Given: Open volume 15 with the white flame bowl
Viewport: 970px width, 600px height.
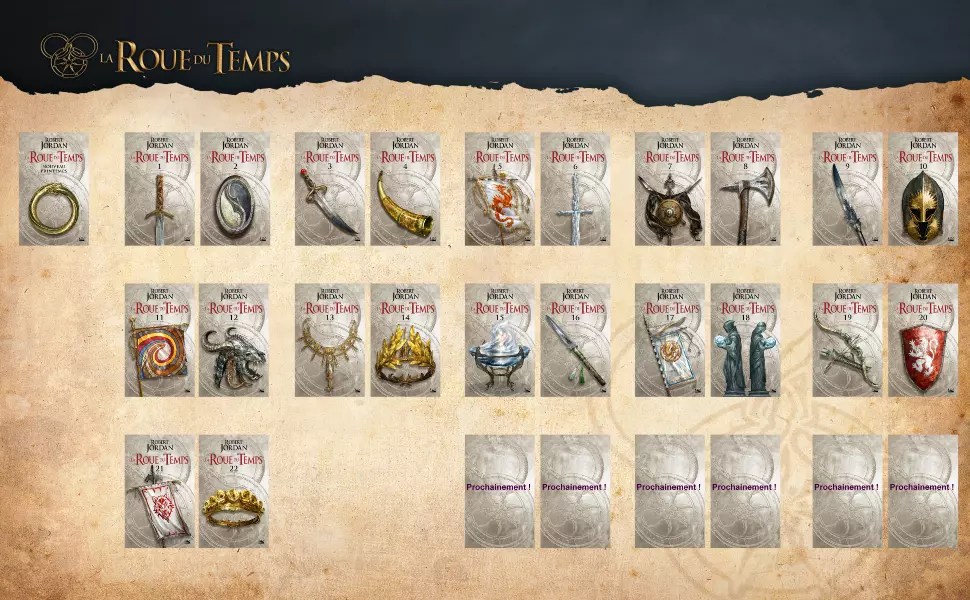Looking at the screenshot, I should [499, 340].
